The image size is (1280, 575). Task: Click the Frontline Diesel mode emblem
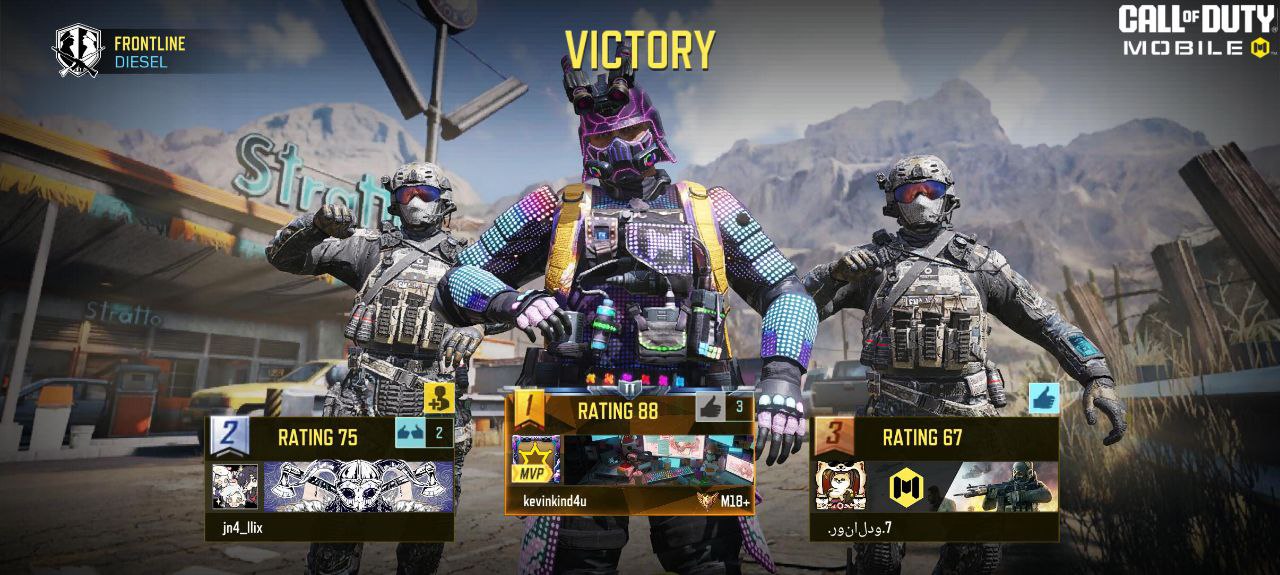click(x=77, y=51)
